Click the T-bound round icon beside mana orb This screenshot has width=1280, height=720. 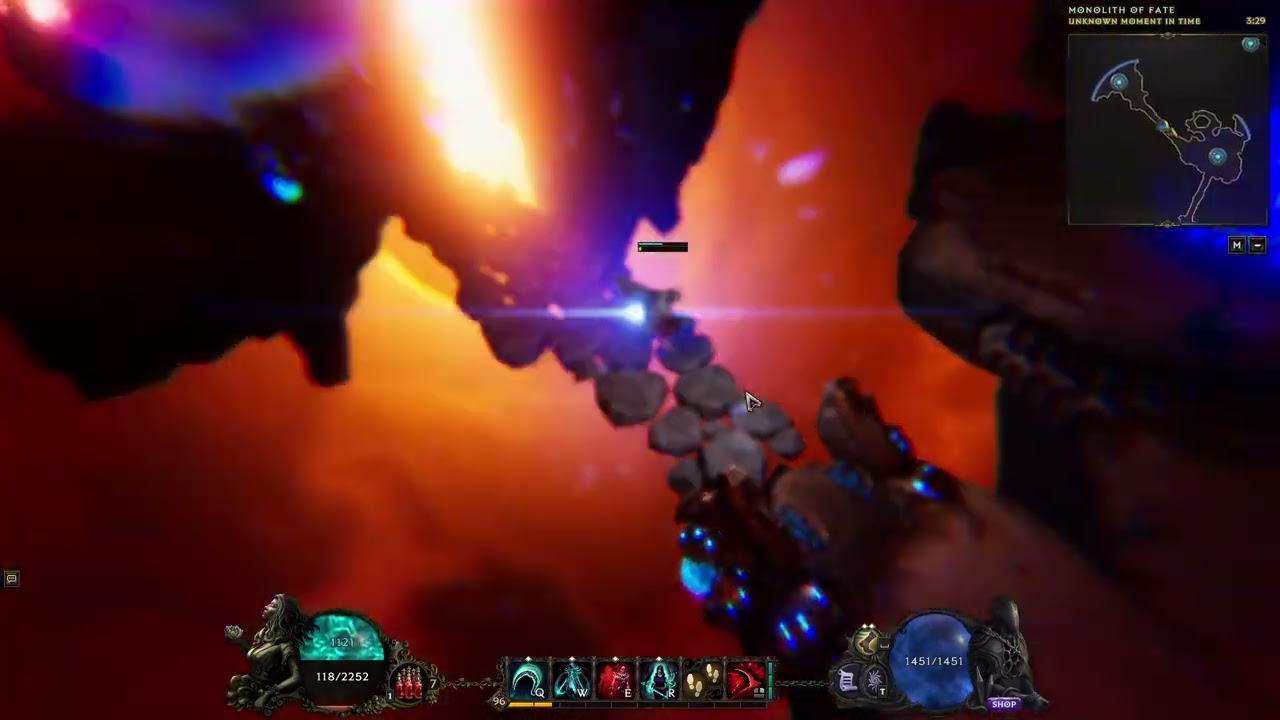pyautogui.click(x=872, y=681)
